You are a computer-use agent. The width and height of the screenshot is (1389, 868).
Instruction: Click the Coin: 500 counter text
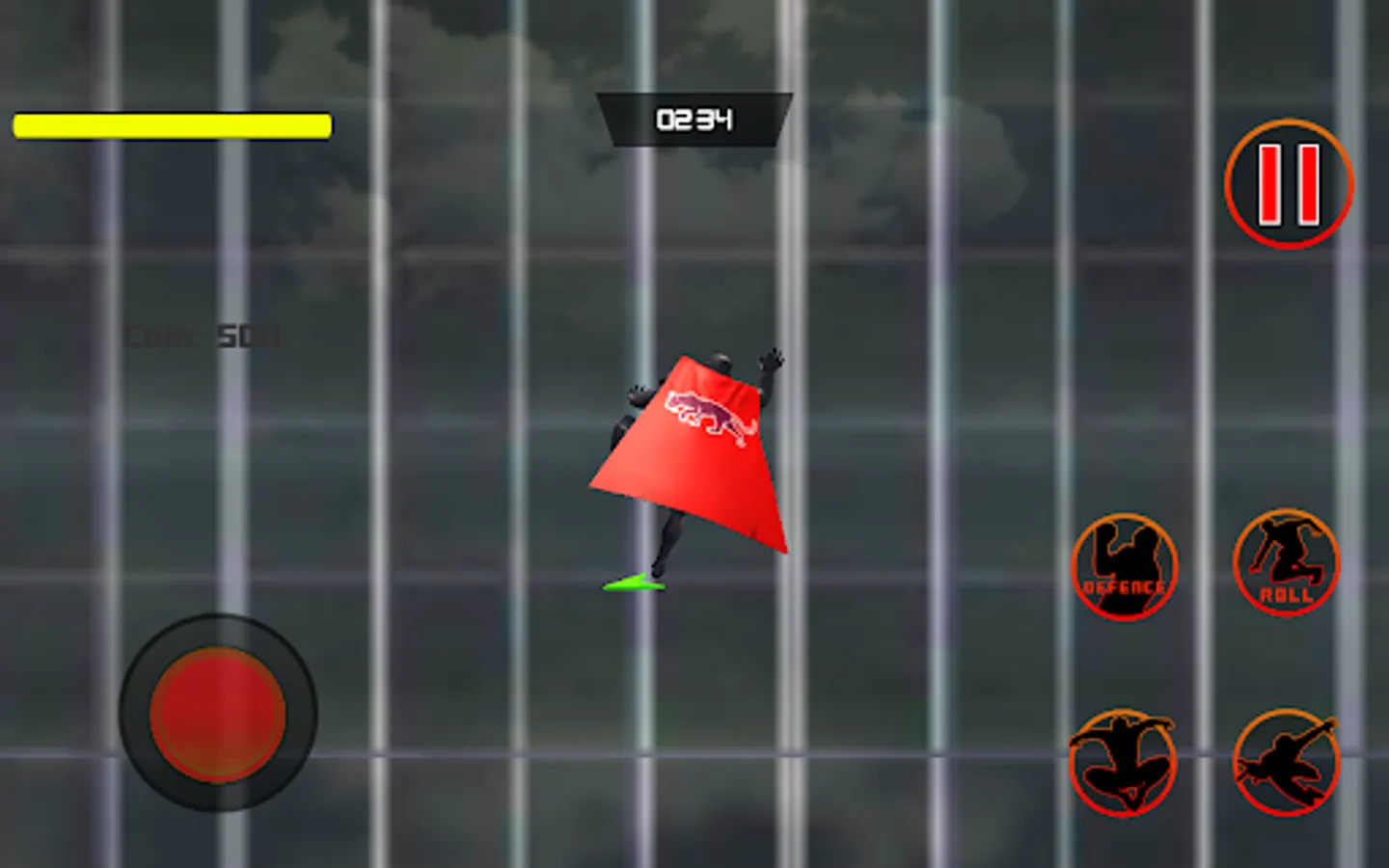pyautogui.click(x=200, y=336)
